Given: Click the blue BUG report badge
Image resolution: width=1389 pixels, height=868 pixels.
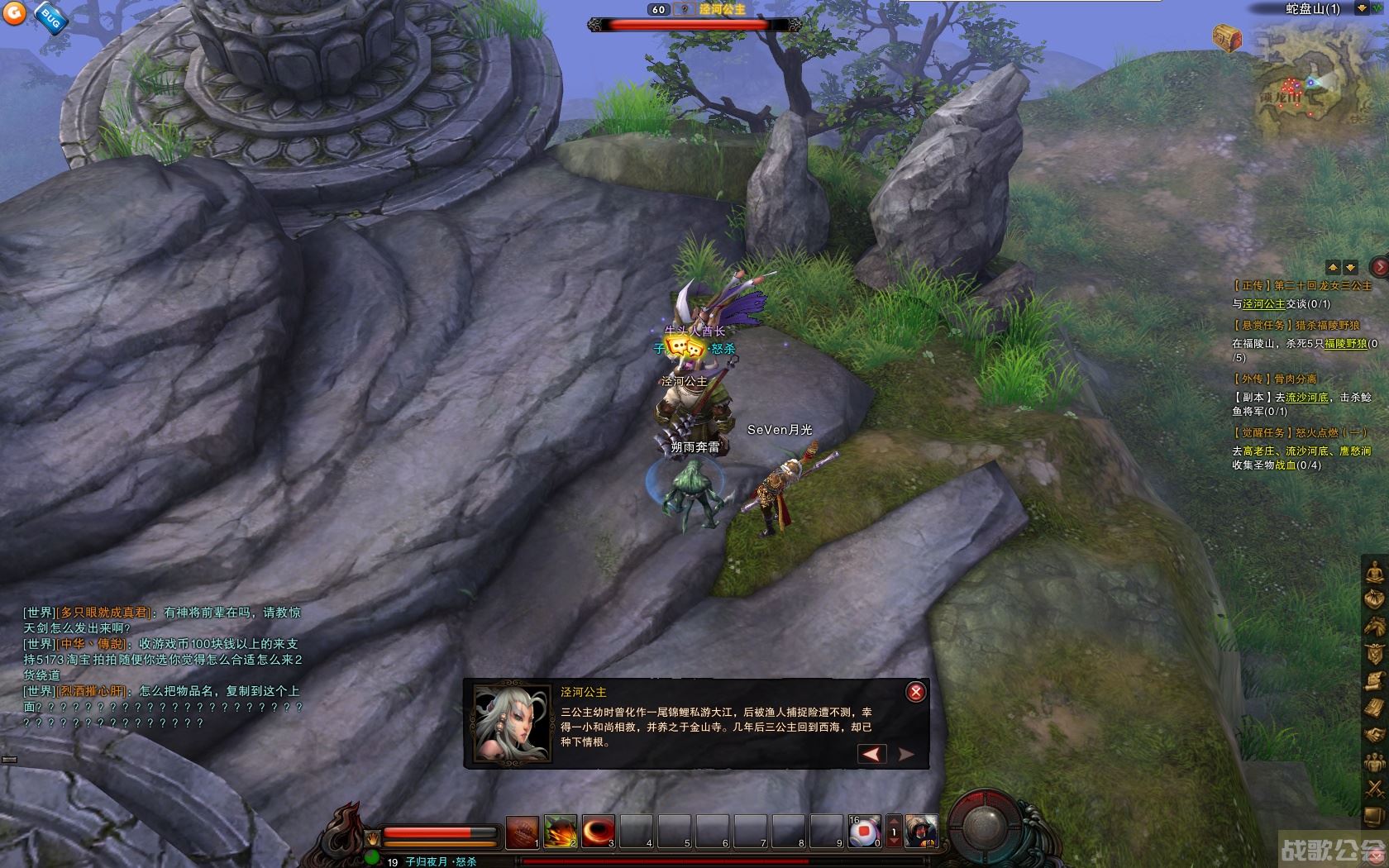Looking at the screenshot, I should [x=50, y=20].
